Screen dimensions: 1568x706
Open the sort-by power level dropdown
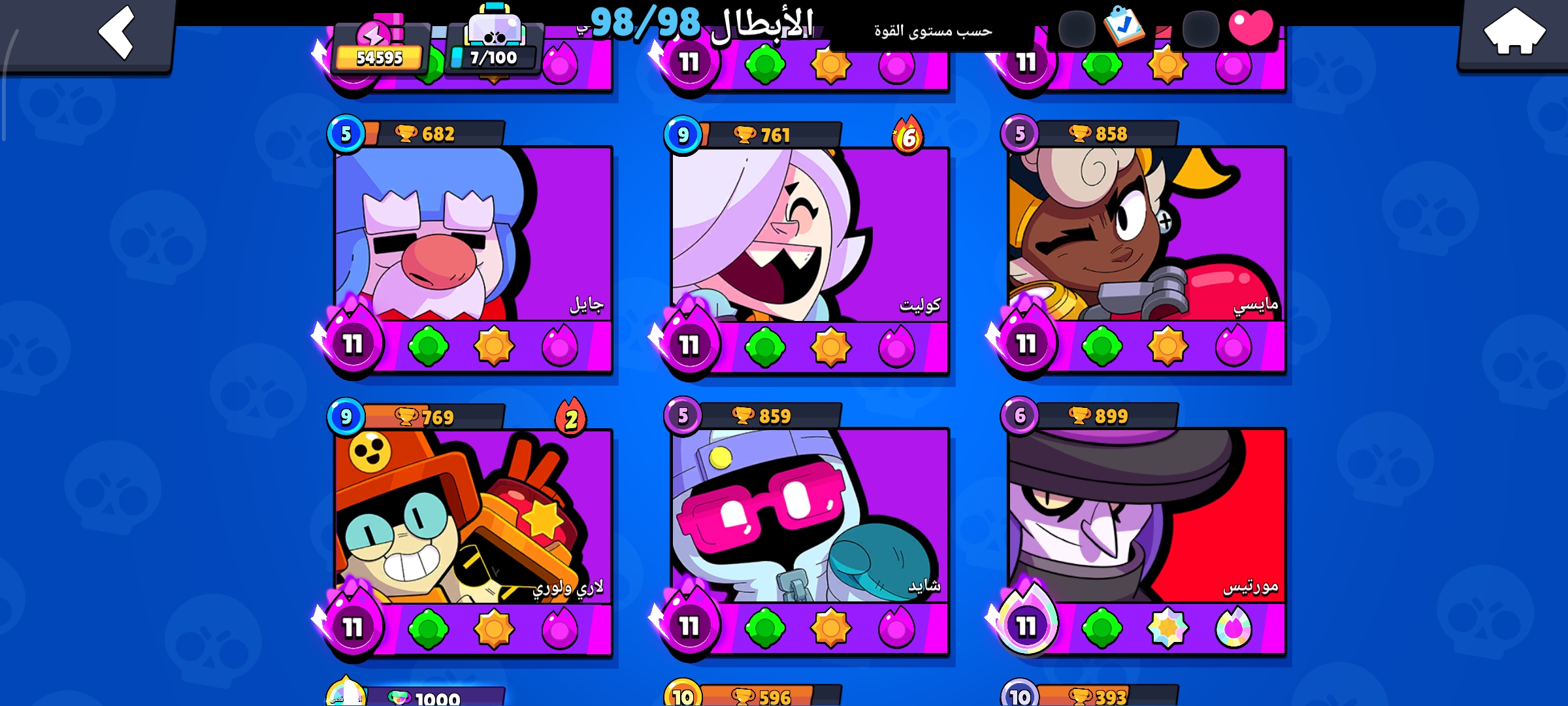point(933,31)
